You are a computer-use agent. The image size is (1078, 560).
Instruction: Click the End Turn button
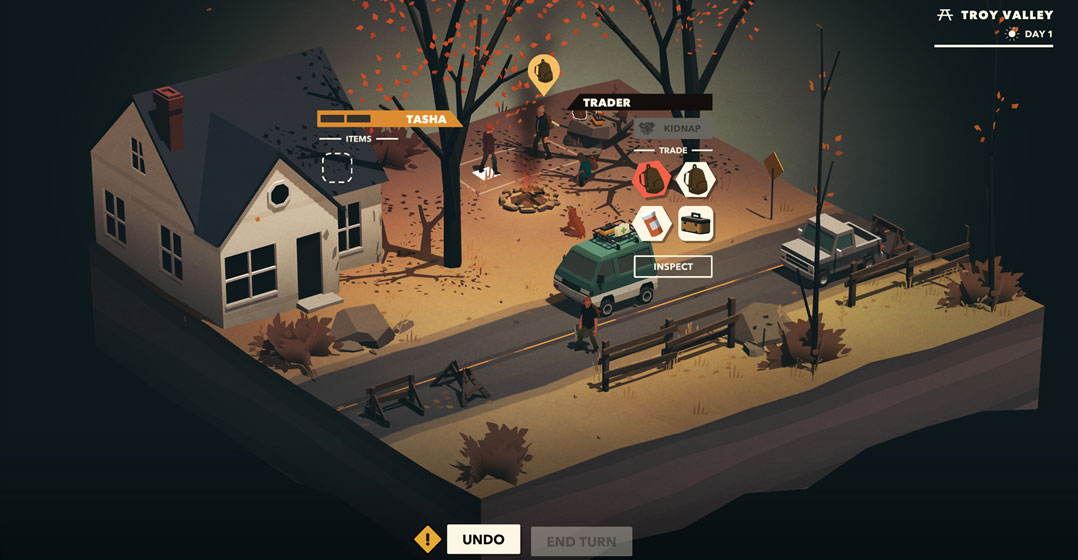click(581, 541)
